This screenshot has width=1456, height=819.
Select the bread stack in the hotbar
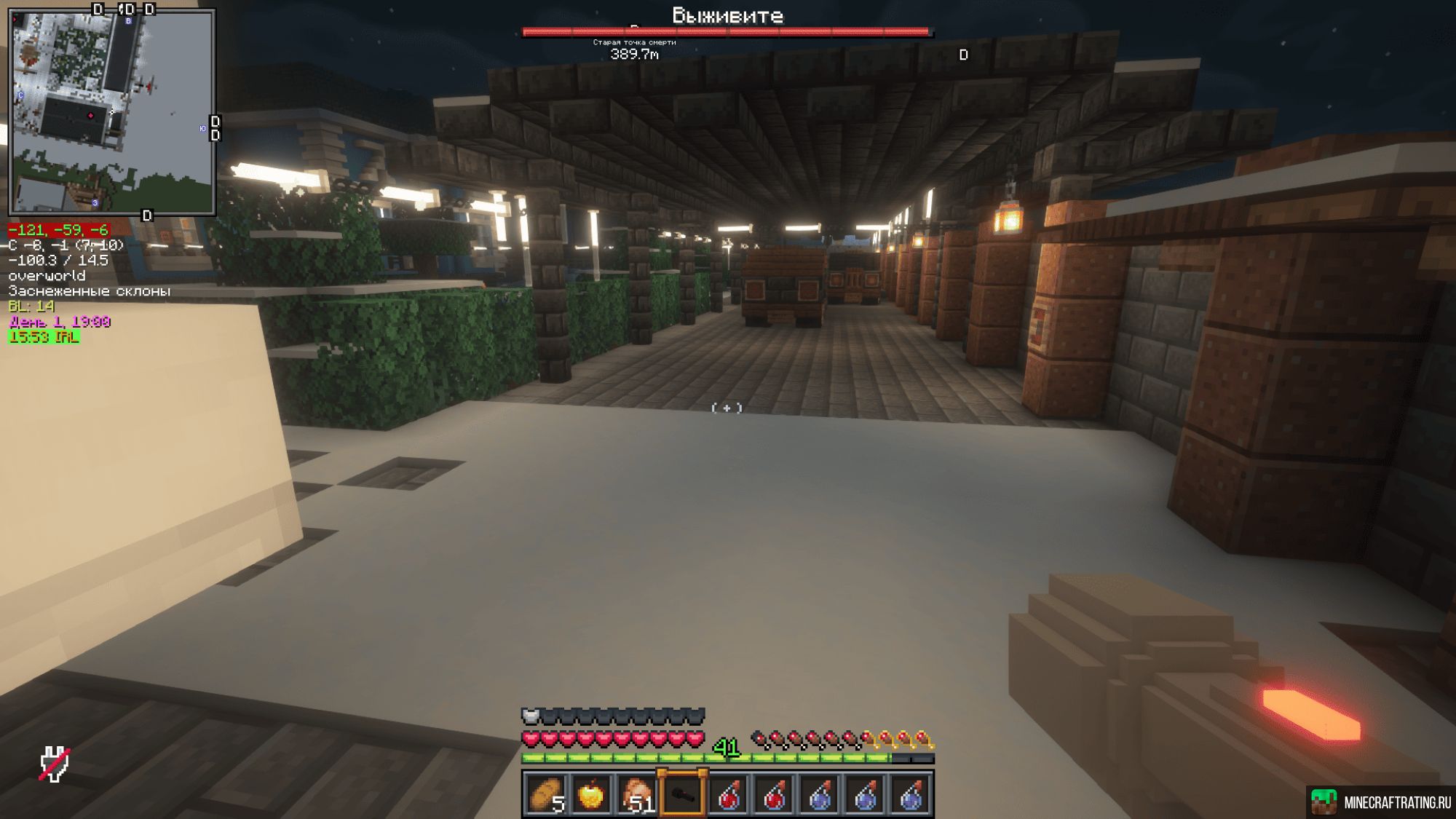coord(546,795)
